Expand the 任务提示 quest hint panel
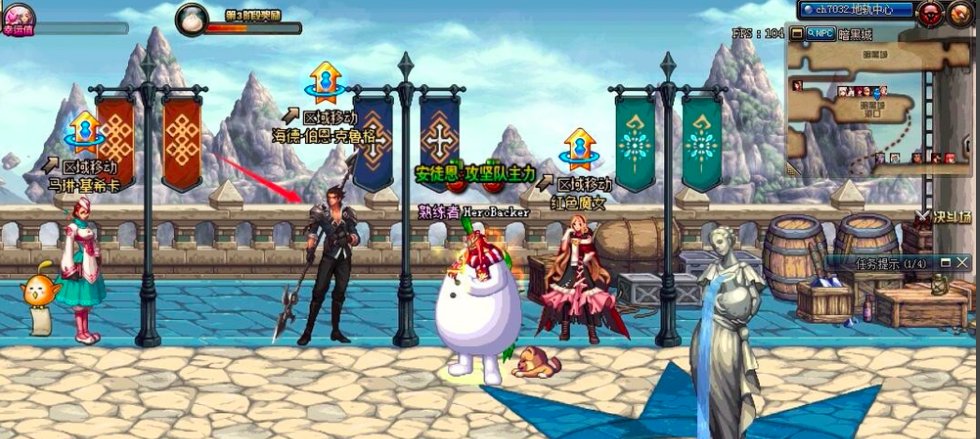The height and width of the screenshot is (439, 980). click(946, 262)
